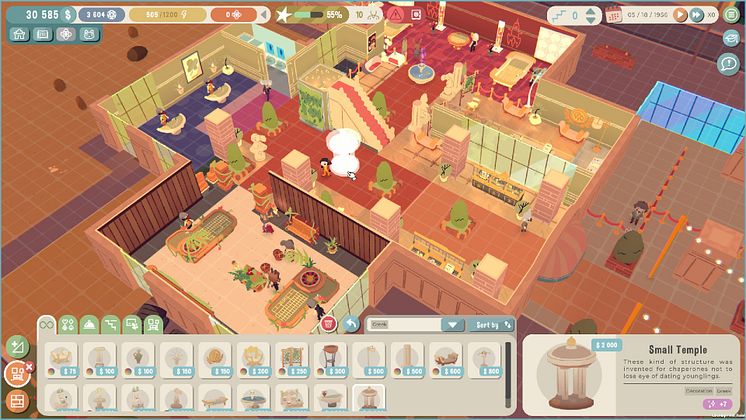Image resolution: width=746 pixels, height=420 pixels.
Task: Click the blue undo arrow button
Action: coord(350,325)
